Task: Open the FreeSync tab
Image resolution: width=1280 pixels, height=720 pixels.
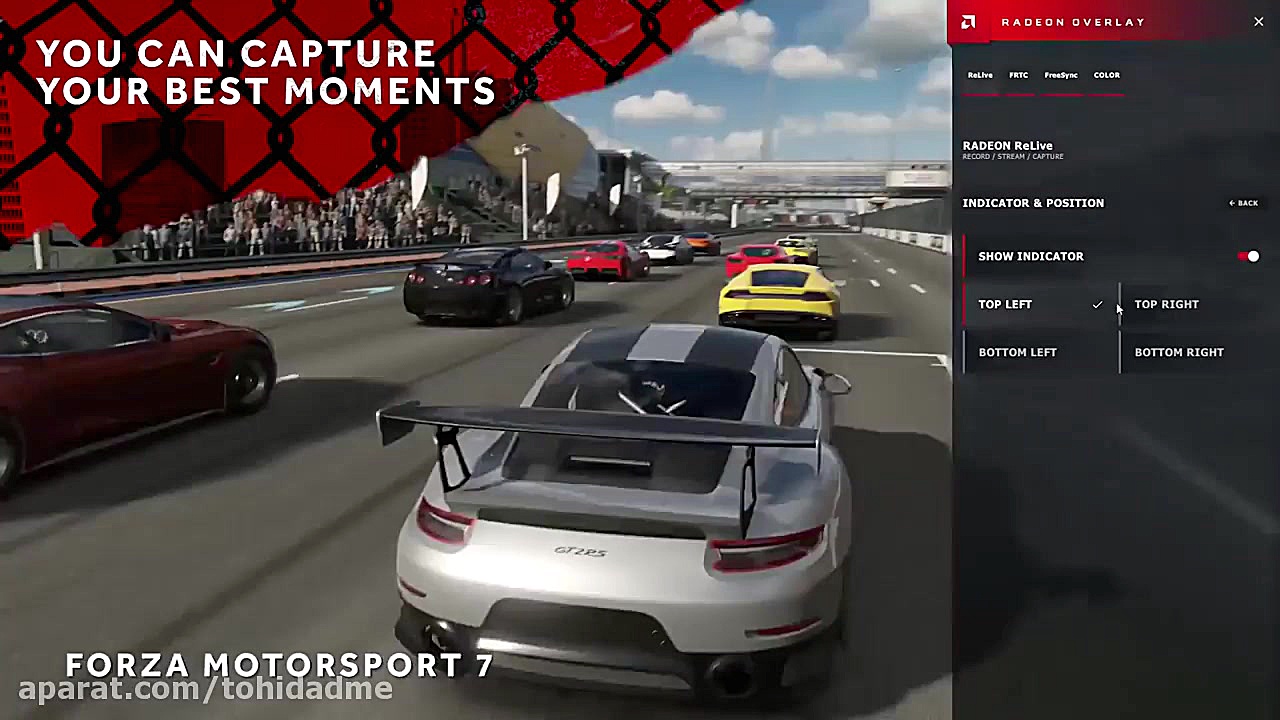Action: point(1060,75)
